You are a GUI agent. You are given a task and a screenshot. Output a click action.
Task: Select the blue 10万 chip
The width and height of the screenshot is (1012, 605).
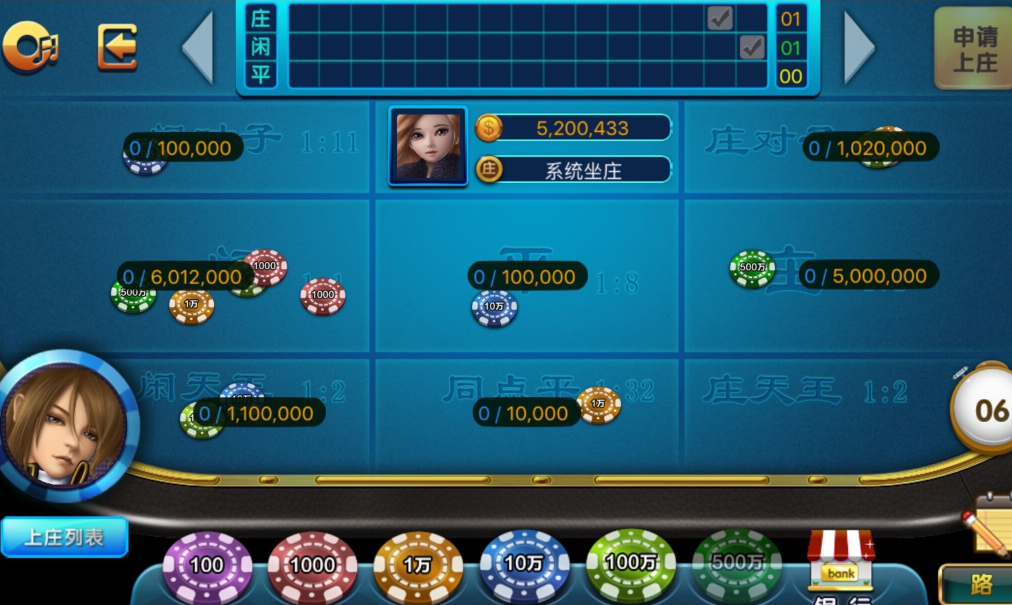pyautogui.click(x=524, y=565)
